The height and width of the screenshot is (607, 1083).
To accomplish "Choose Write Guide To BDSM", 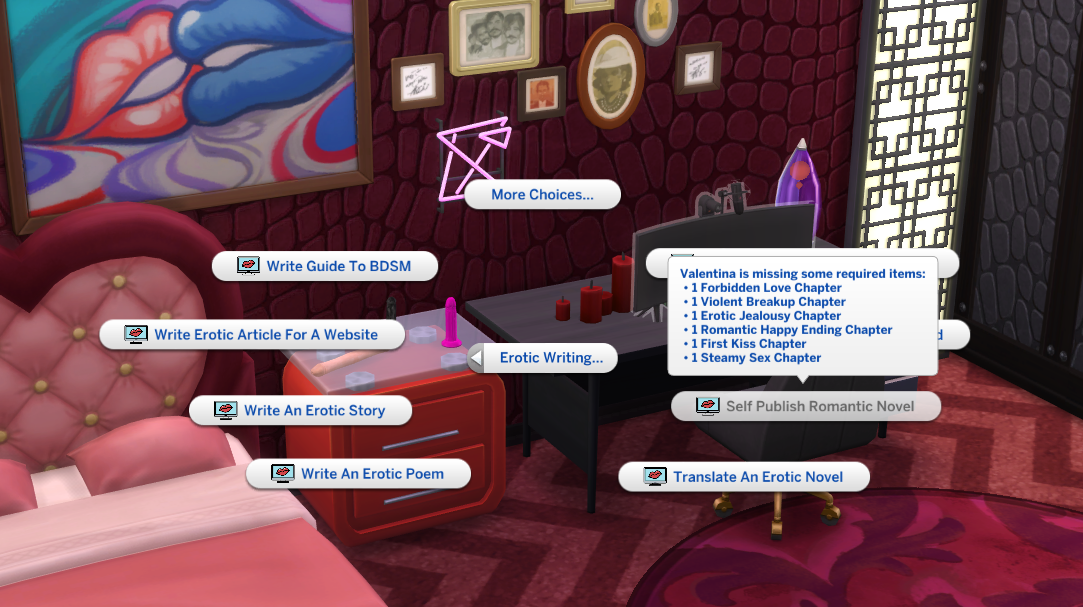I will coord(325,266).
